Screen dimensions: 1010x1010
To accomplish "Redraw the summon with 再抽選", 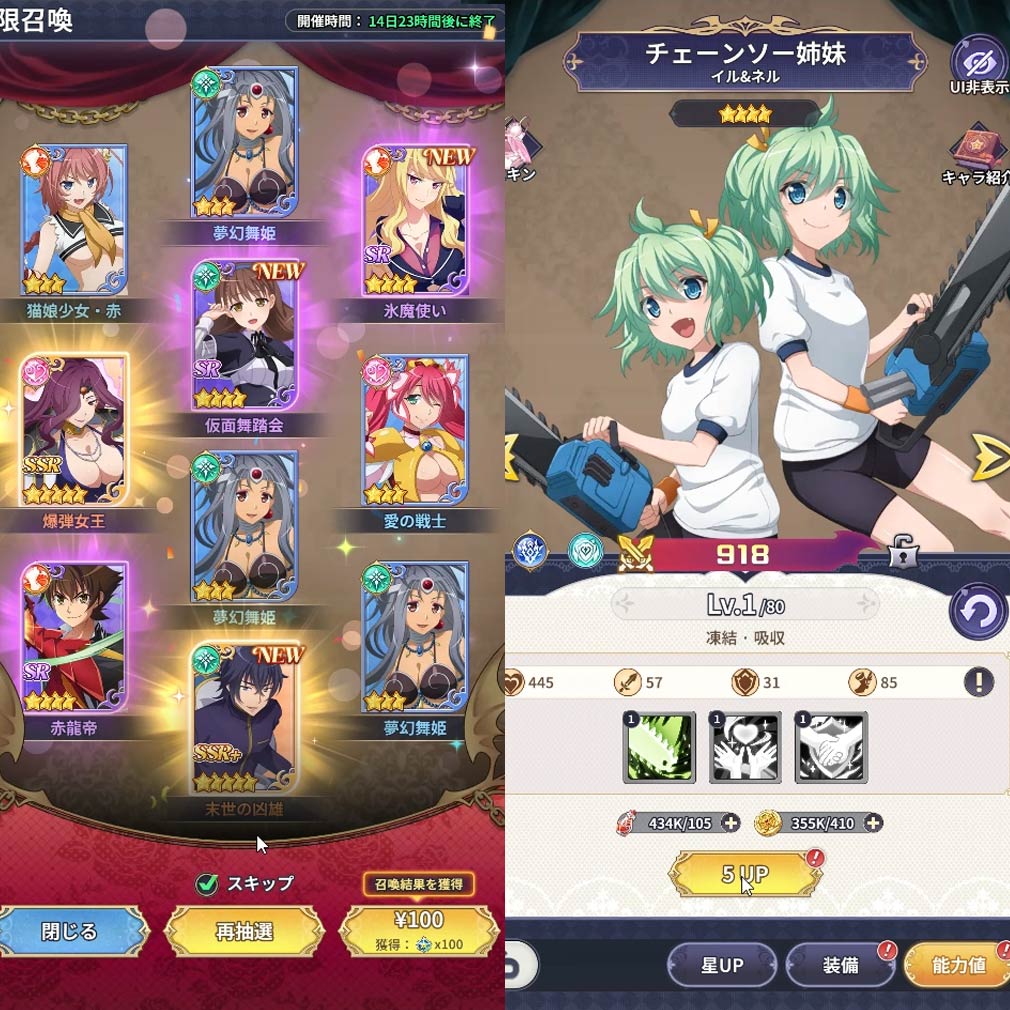I will coord(244,932).
